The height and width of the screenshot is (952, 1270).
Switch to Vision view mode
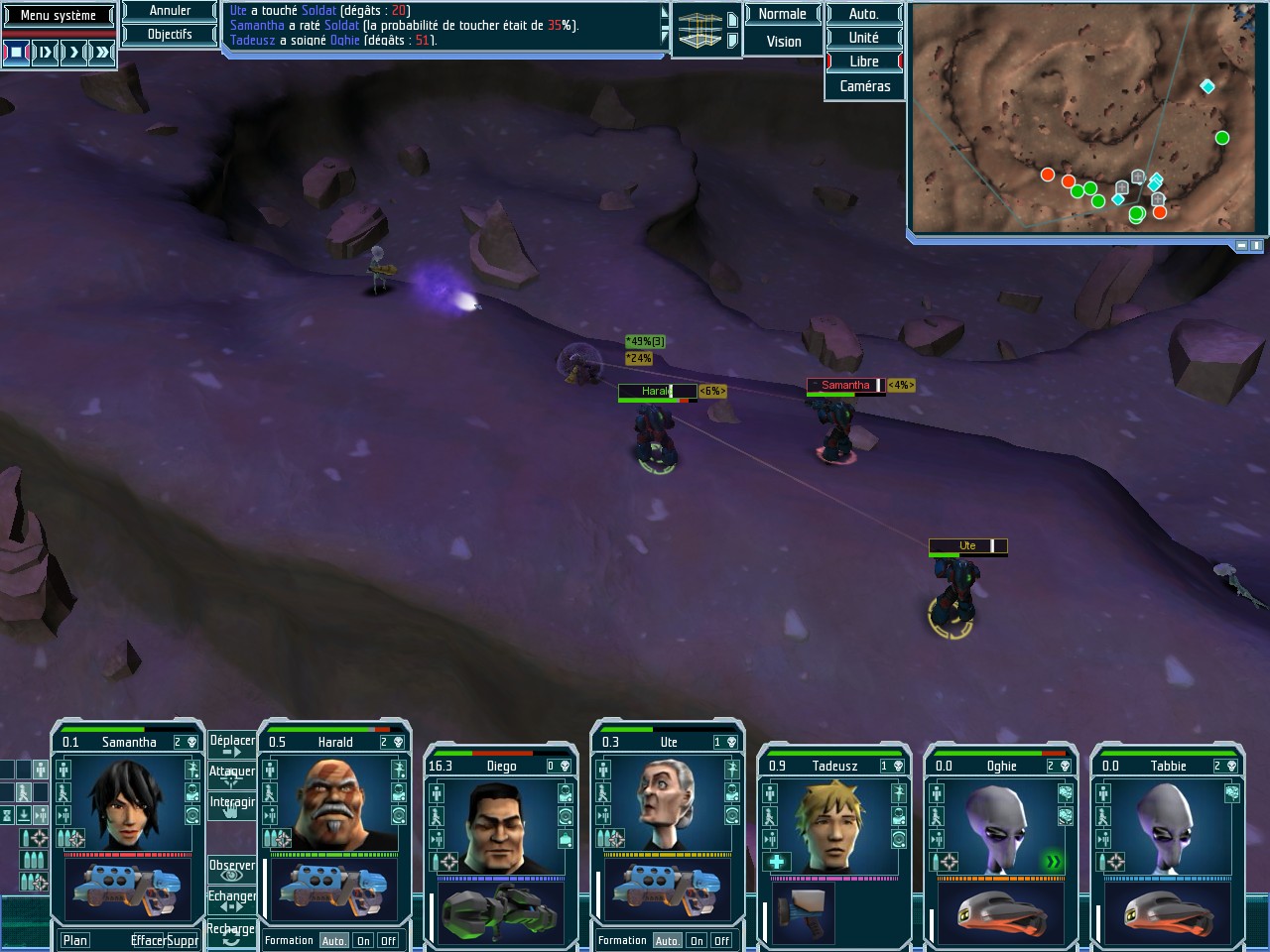[x=783, y=42]
